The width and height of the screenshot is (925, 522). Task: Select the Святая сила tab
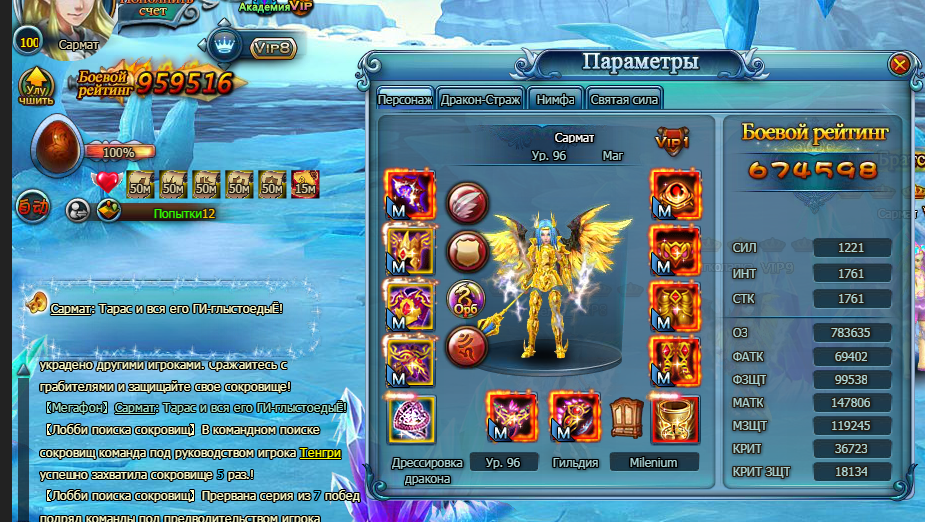tap(625, 100)
